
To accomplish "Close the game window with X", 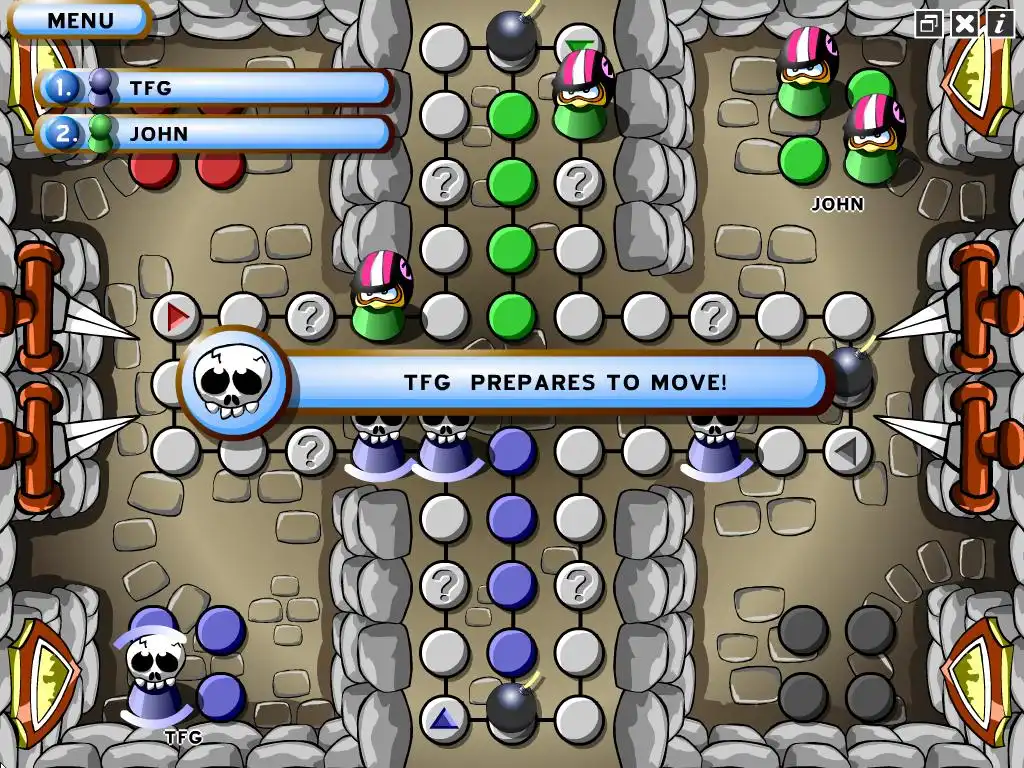I will (964, 23).
